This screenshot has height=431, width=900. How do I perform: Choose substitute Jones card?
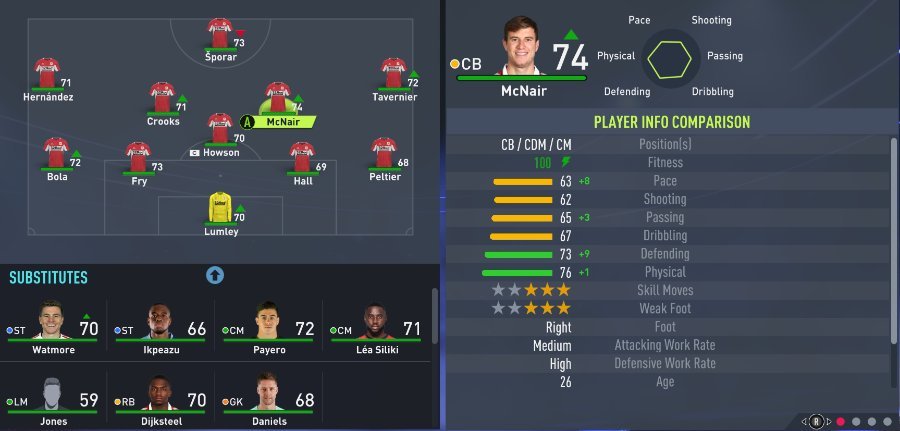52,398
